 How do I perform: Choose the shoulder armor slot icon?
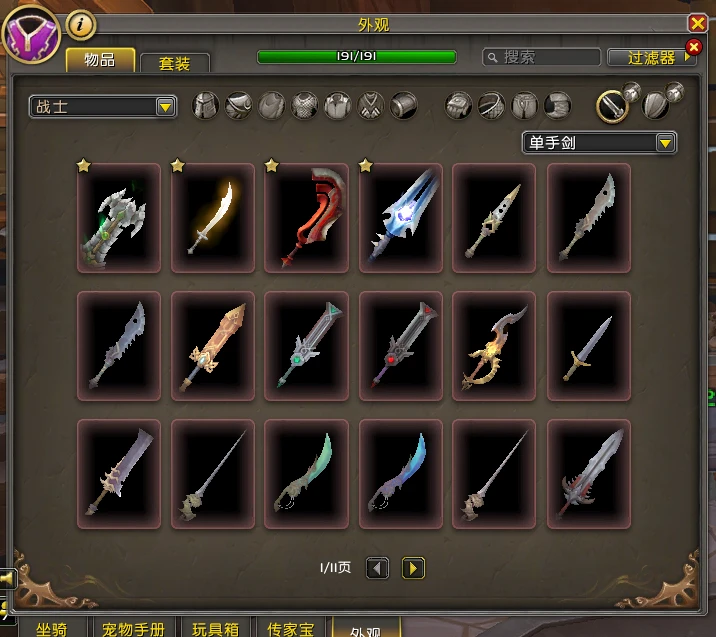click(x=238, y=106)
